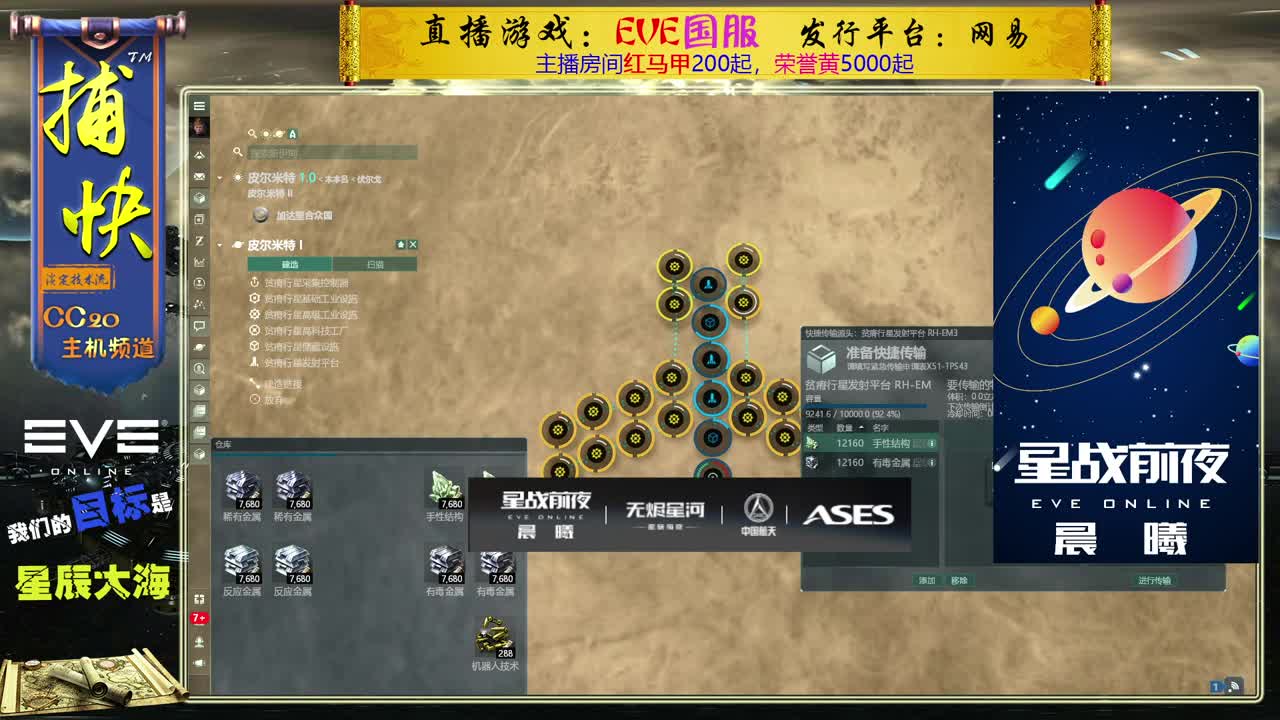Open the Neocom hamburger menu

199,105
